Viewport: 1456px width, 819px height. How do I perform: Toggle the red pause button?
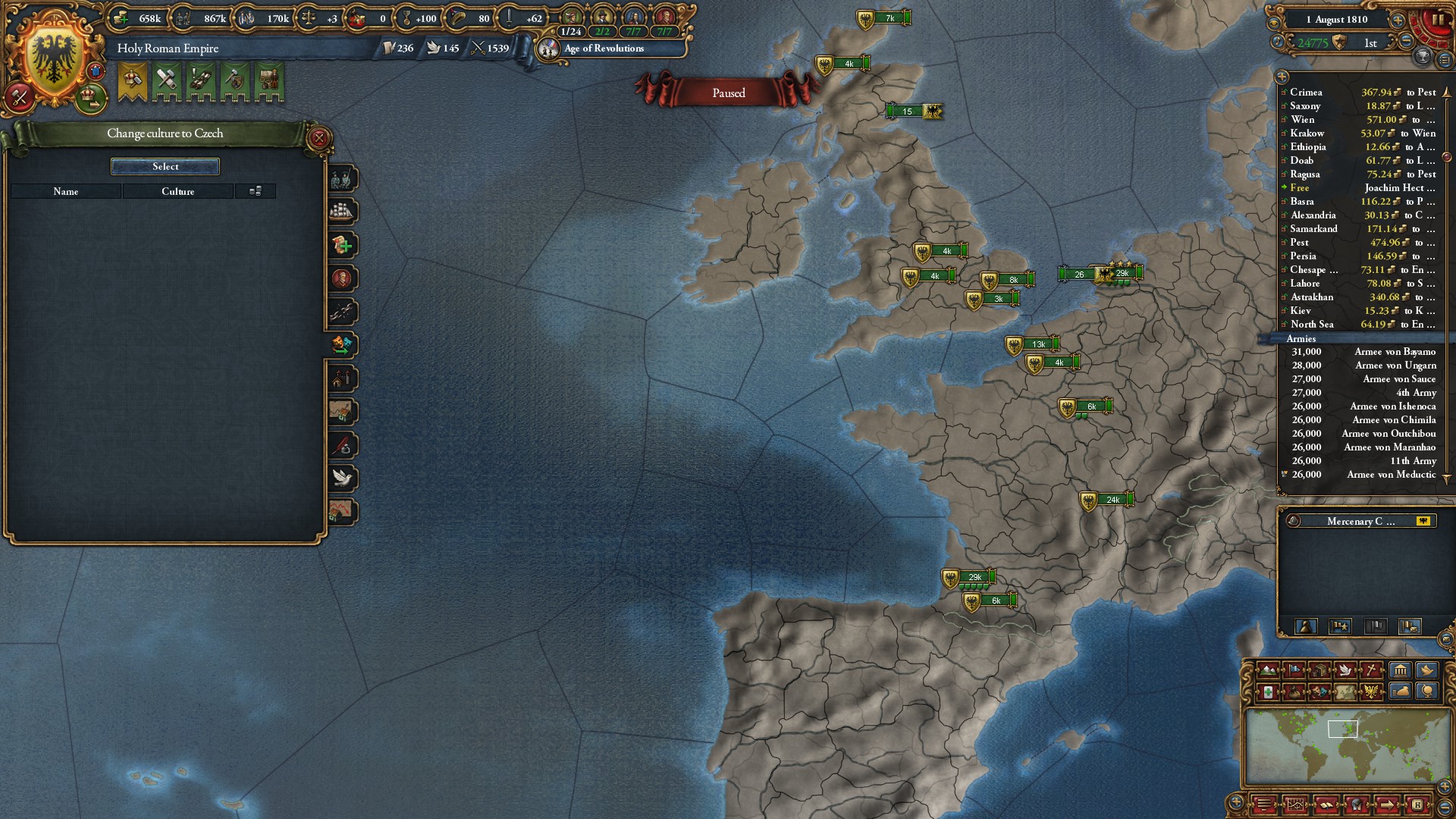pos(1436,20)
